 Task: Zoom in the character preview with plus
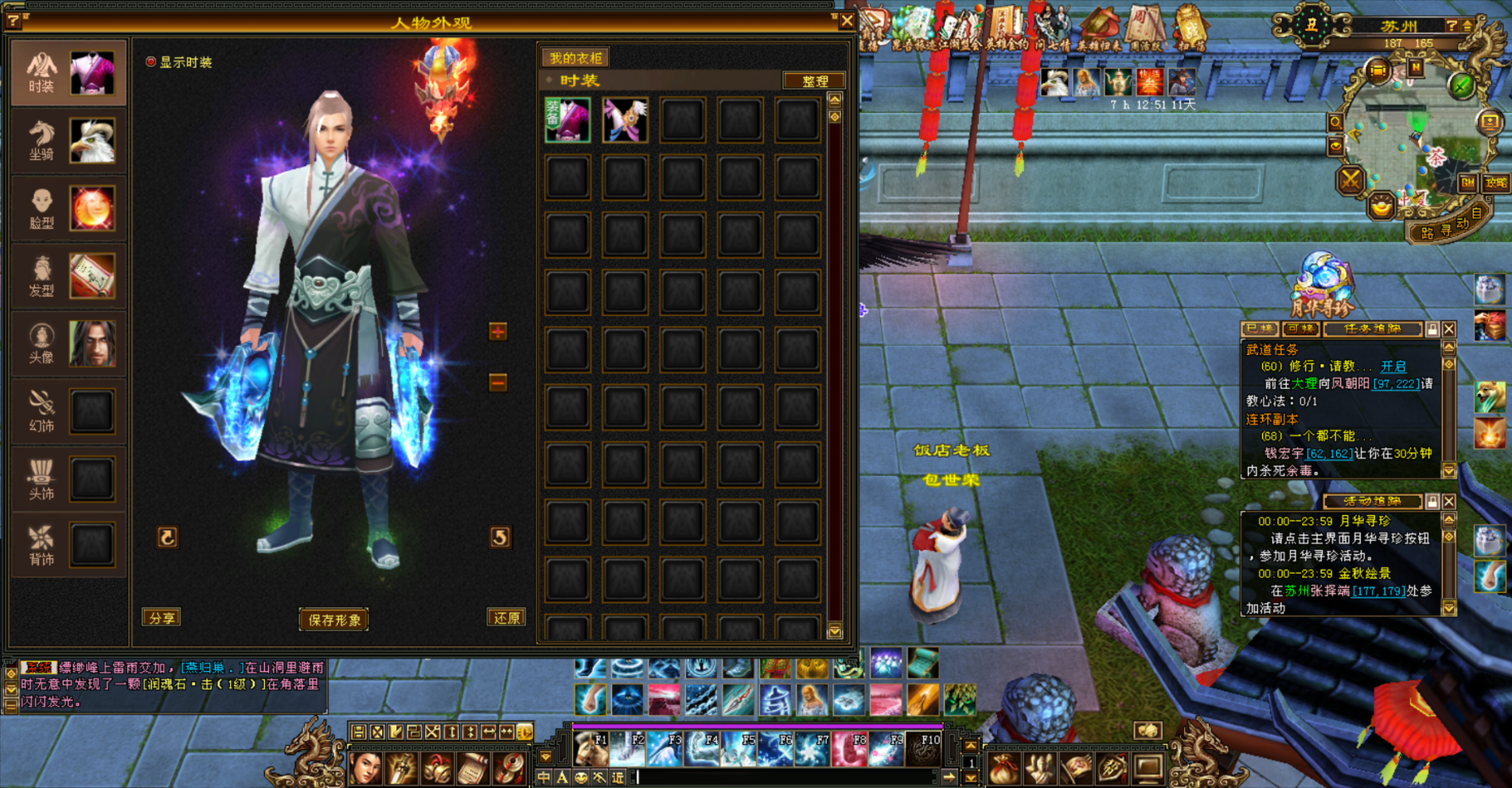tap(498, 332)
